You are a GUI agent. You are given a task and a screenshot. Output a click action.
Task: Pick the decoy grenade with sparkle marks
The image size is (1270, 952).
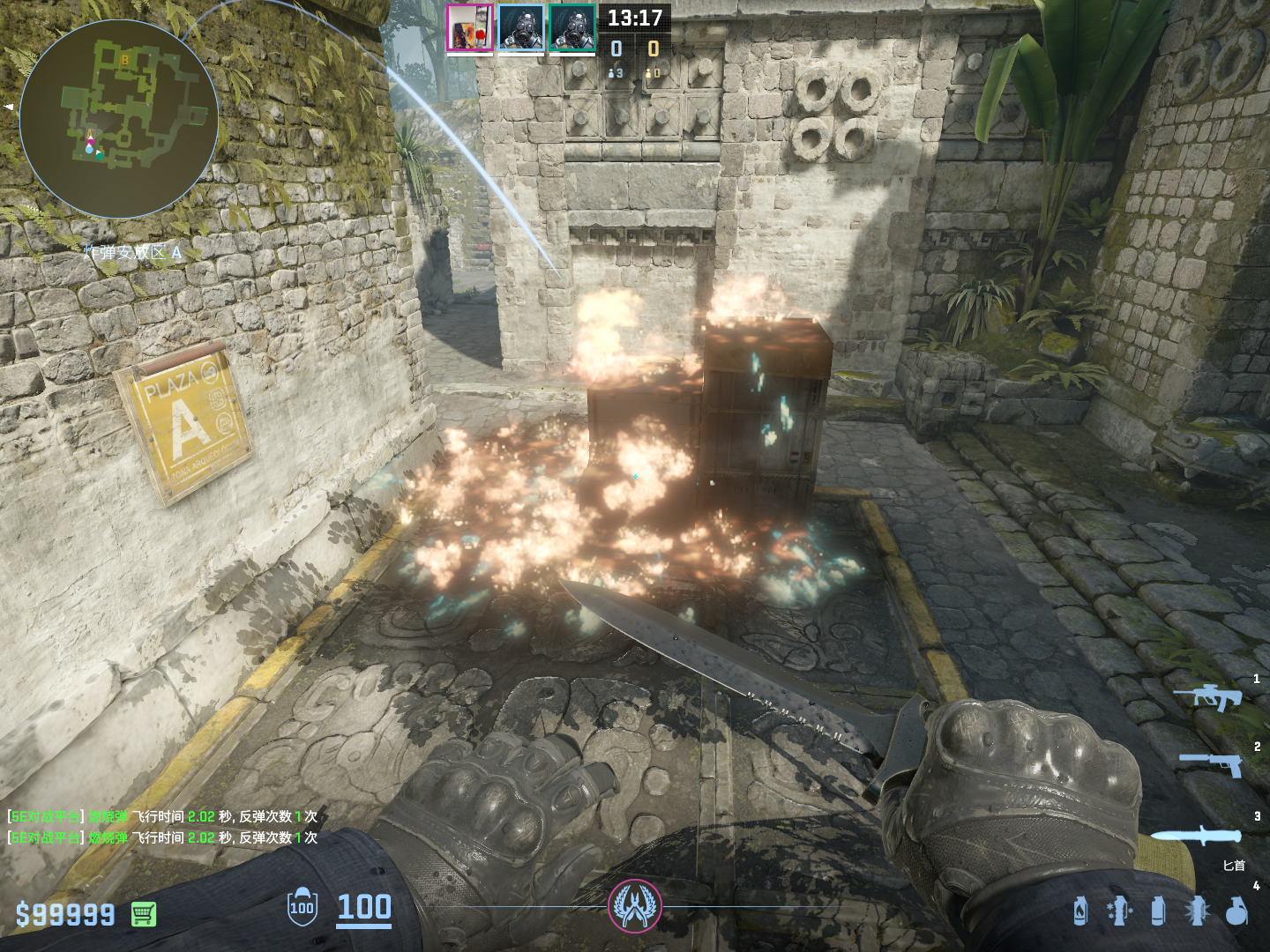coord(1119,911)
